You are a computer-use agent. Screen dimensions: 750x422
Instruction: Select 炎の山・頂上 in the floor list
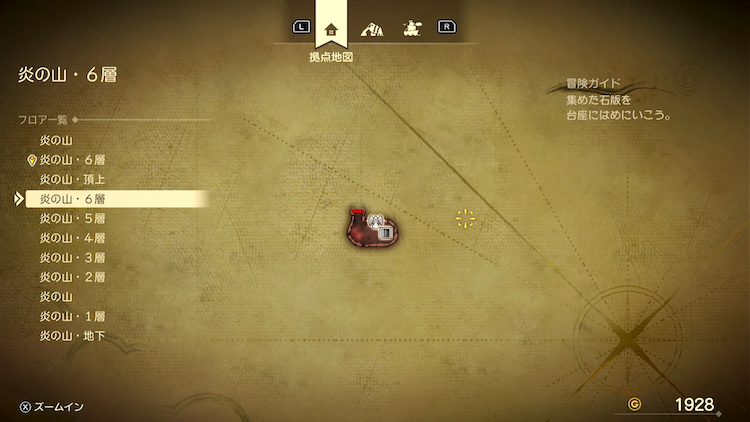[72, 179]
